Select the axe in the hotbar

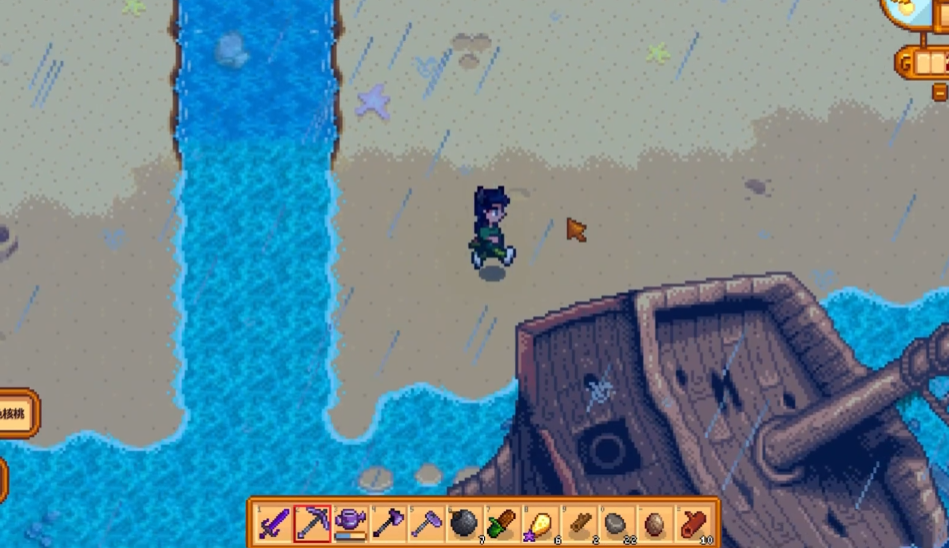coord(387,522)
